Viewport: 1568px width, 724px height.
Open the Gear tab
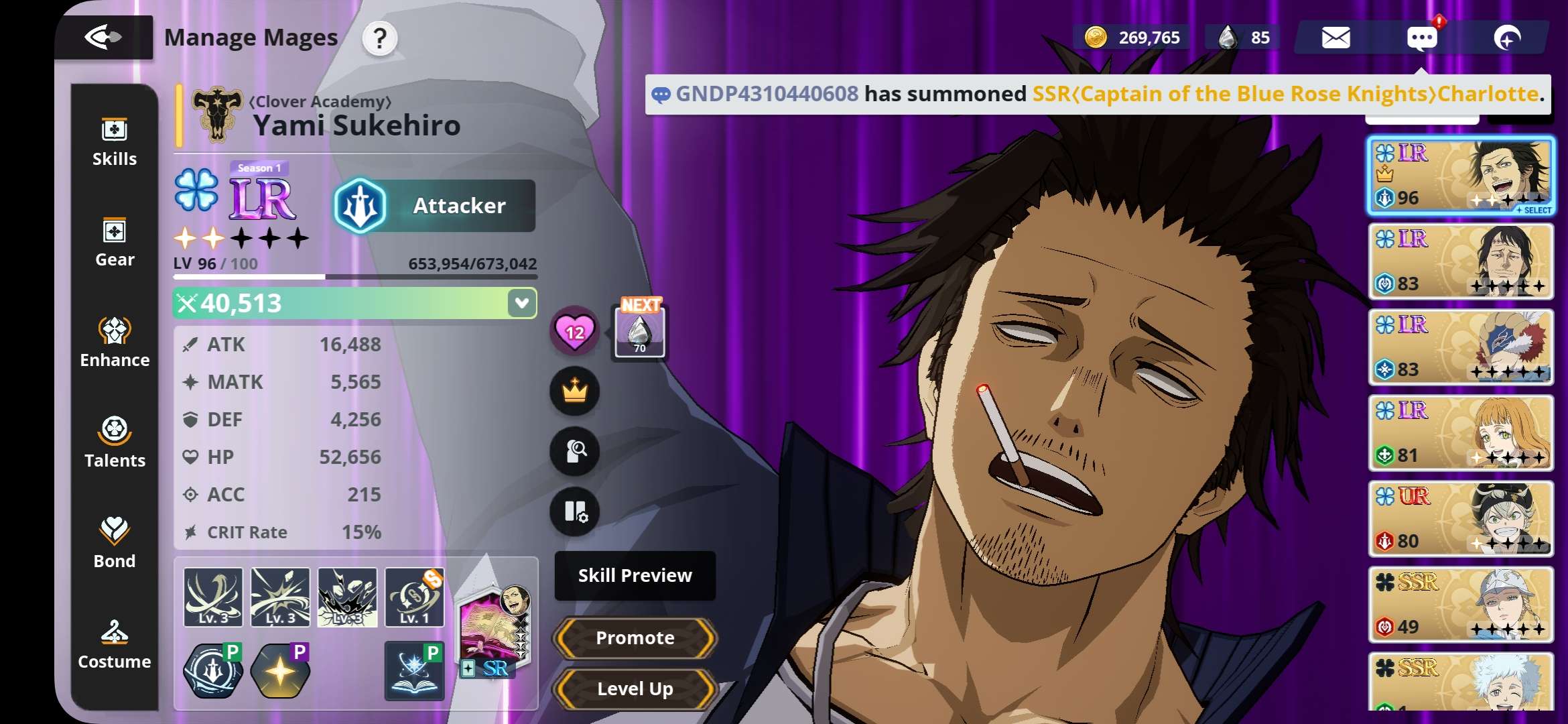tap(115, 243)
